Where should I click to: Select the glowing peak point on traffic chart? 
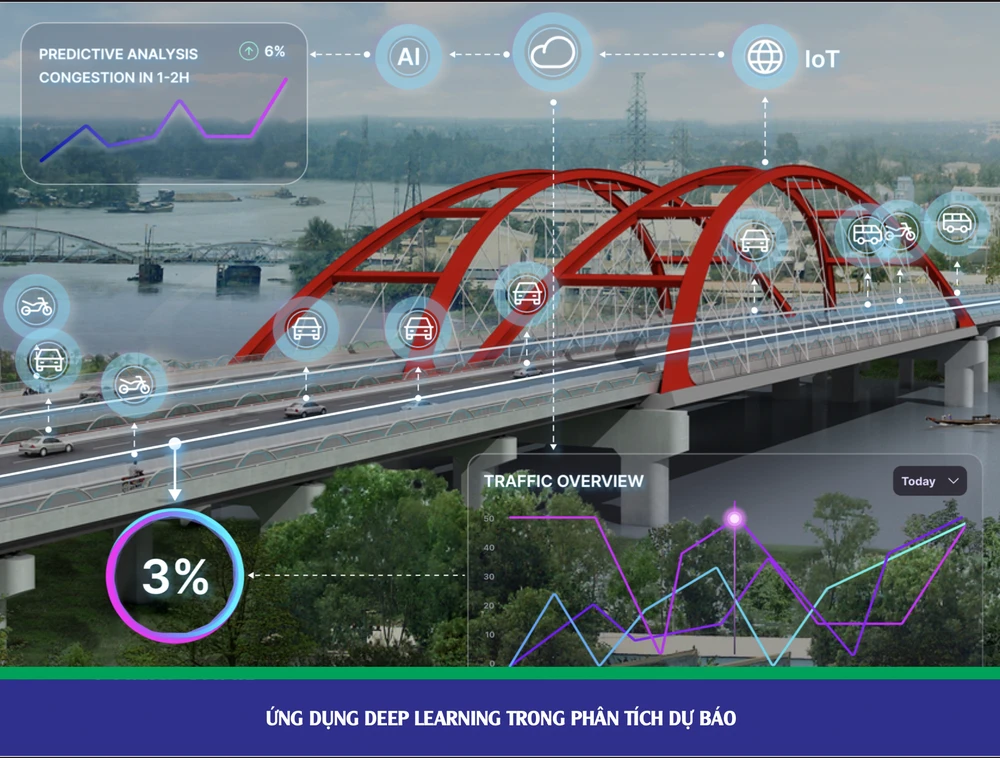(735, 518)
